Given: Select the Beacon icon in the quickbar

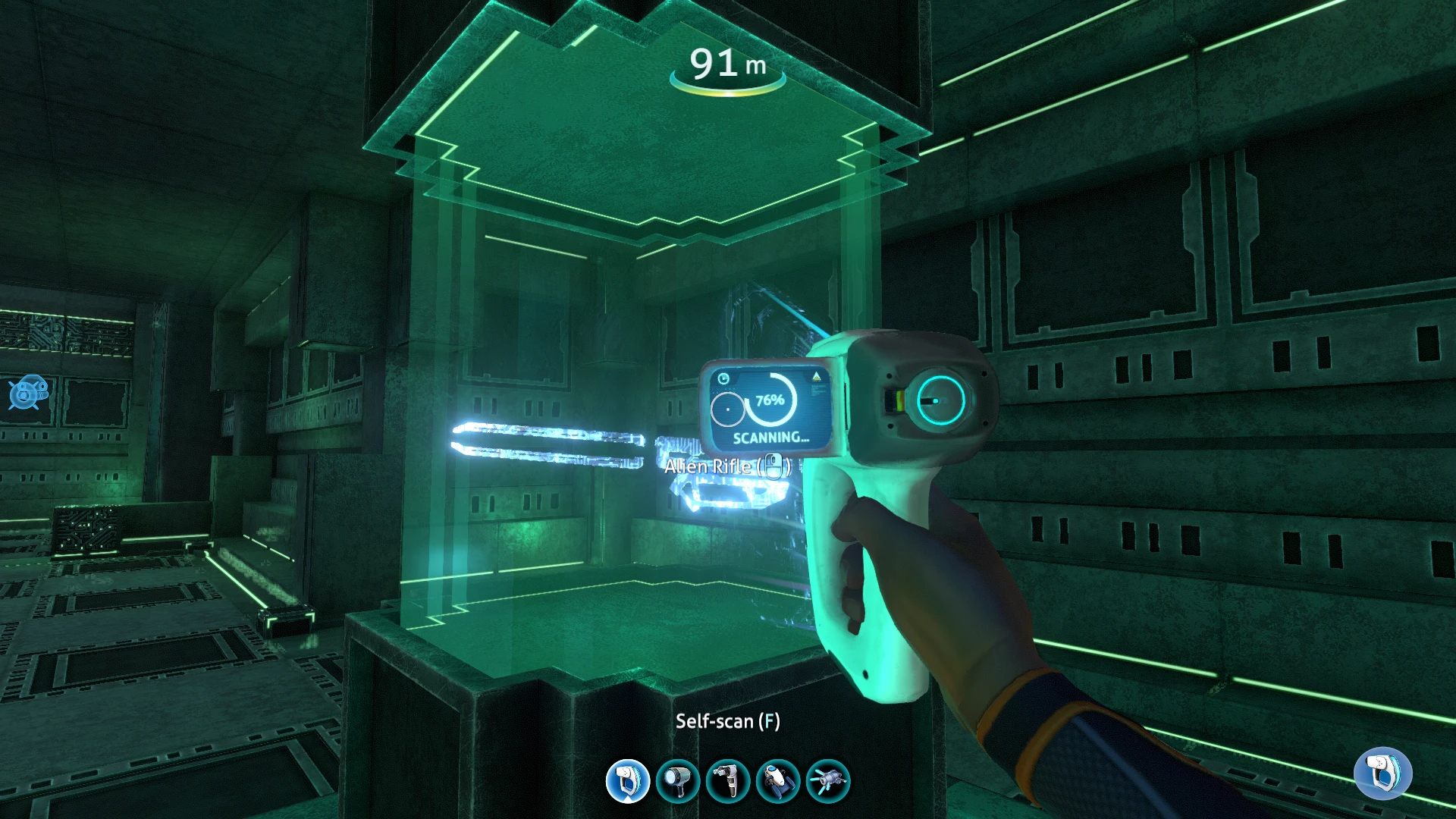Looking at the screenshot, I should pos(830,781).
